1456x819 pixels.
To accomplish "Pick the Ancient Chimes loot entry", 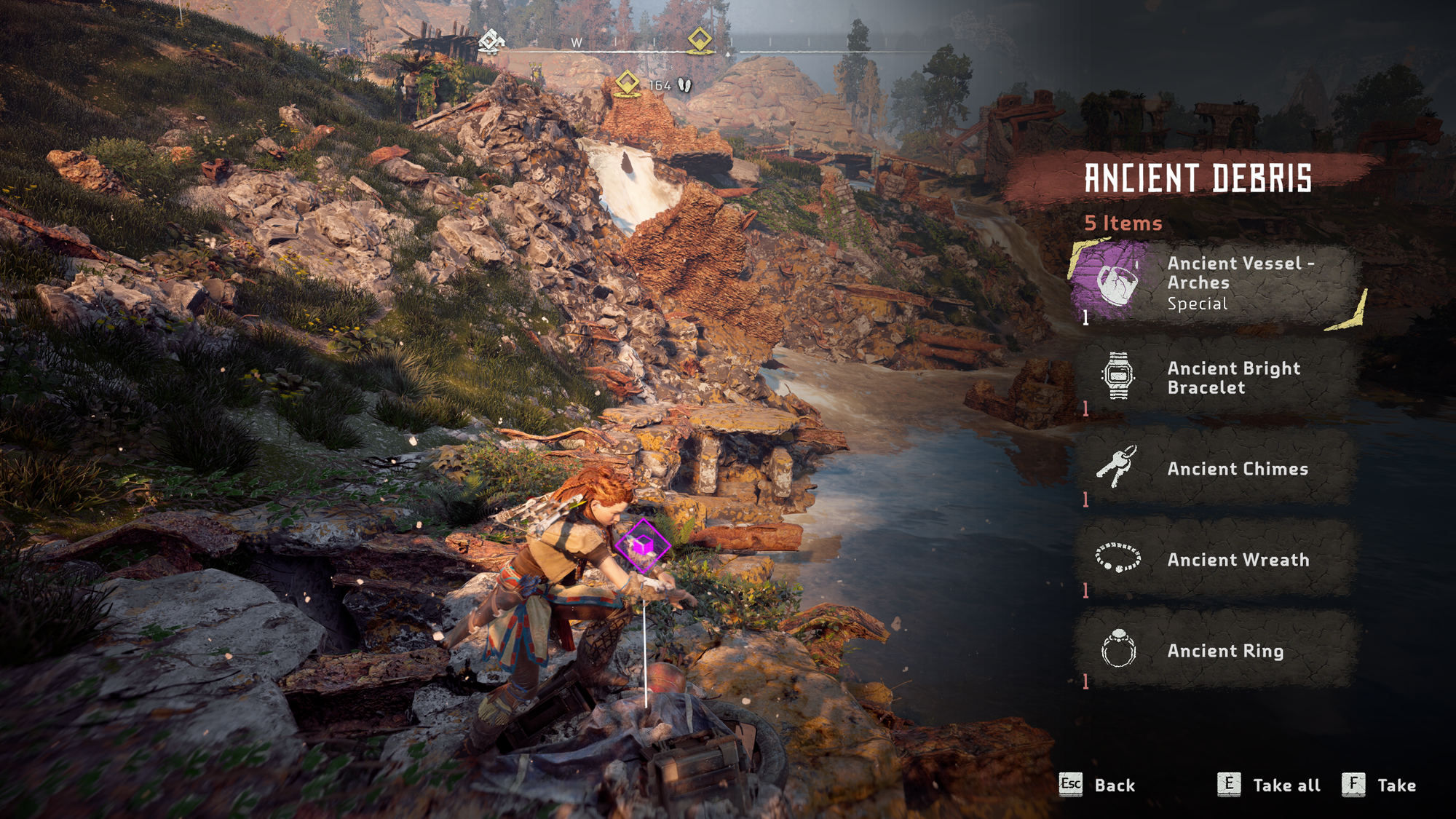I will pos(1216,469).
